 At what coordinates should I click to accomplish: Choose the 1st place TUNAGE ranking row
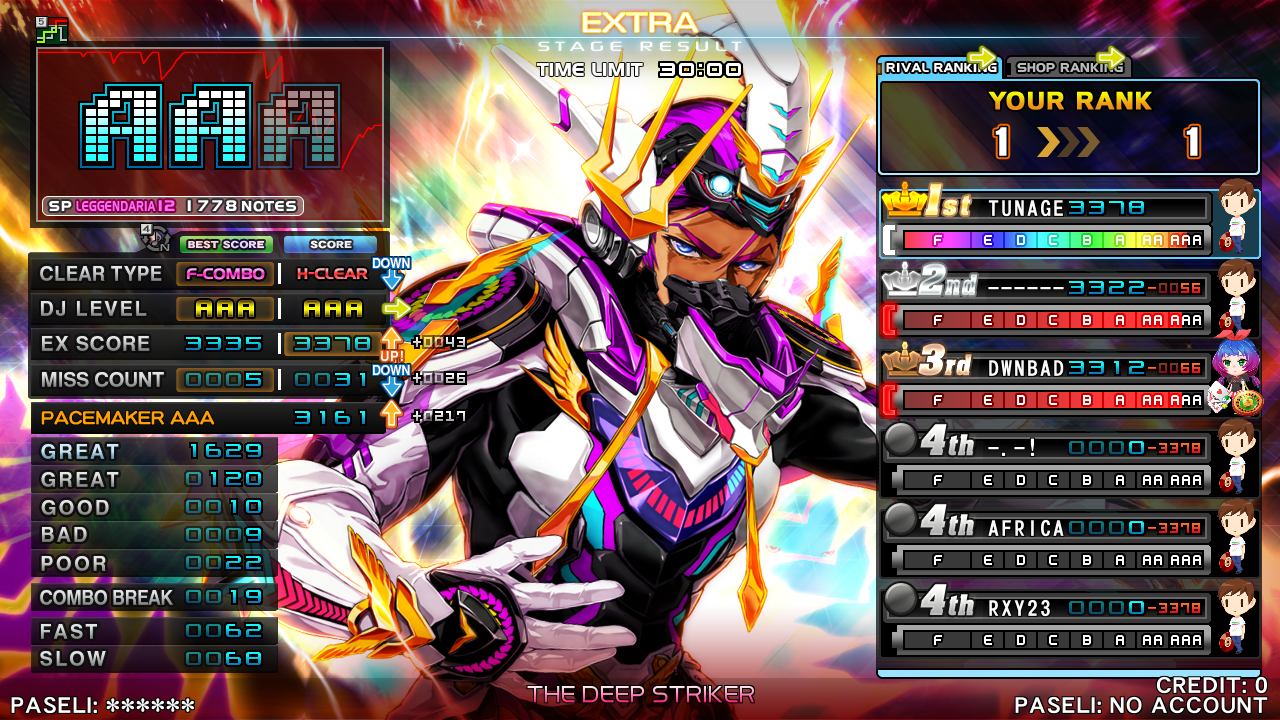1045,222
